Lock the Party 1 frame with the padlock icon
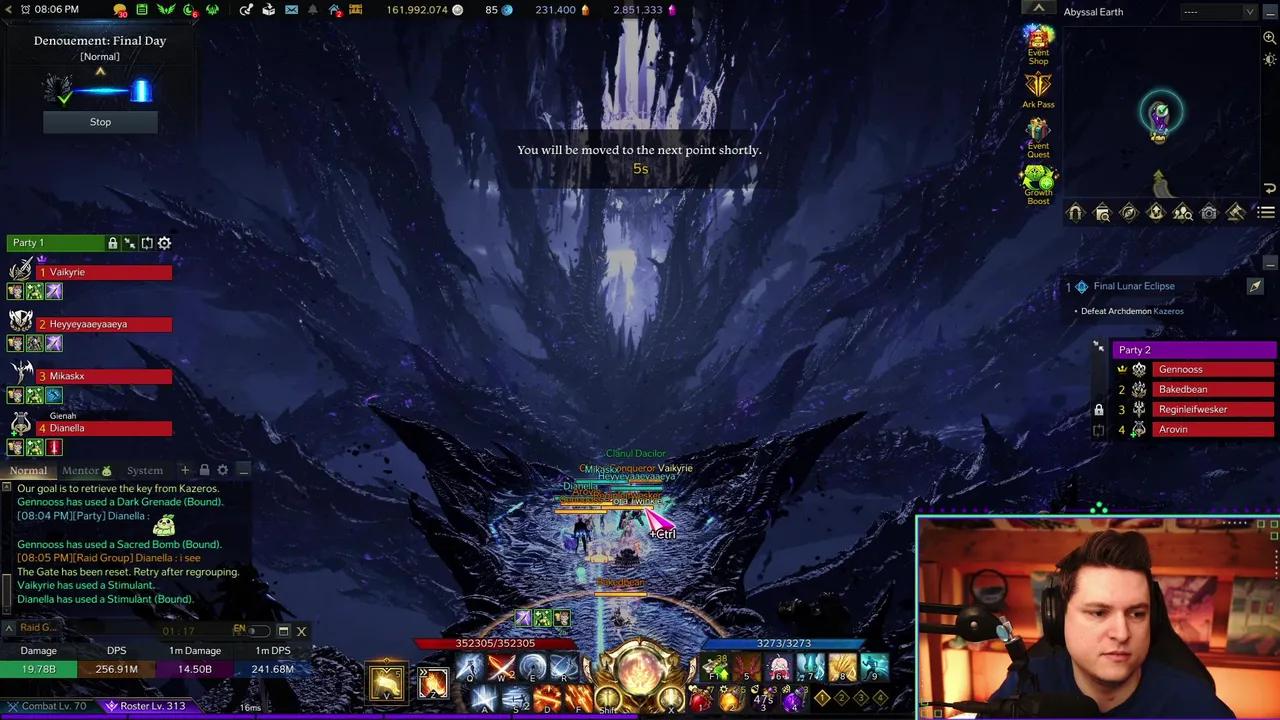This screenshot has width=1280, height=720. tap(112, 243)
